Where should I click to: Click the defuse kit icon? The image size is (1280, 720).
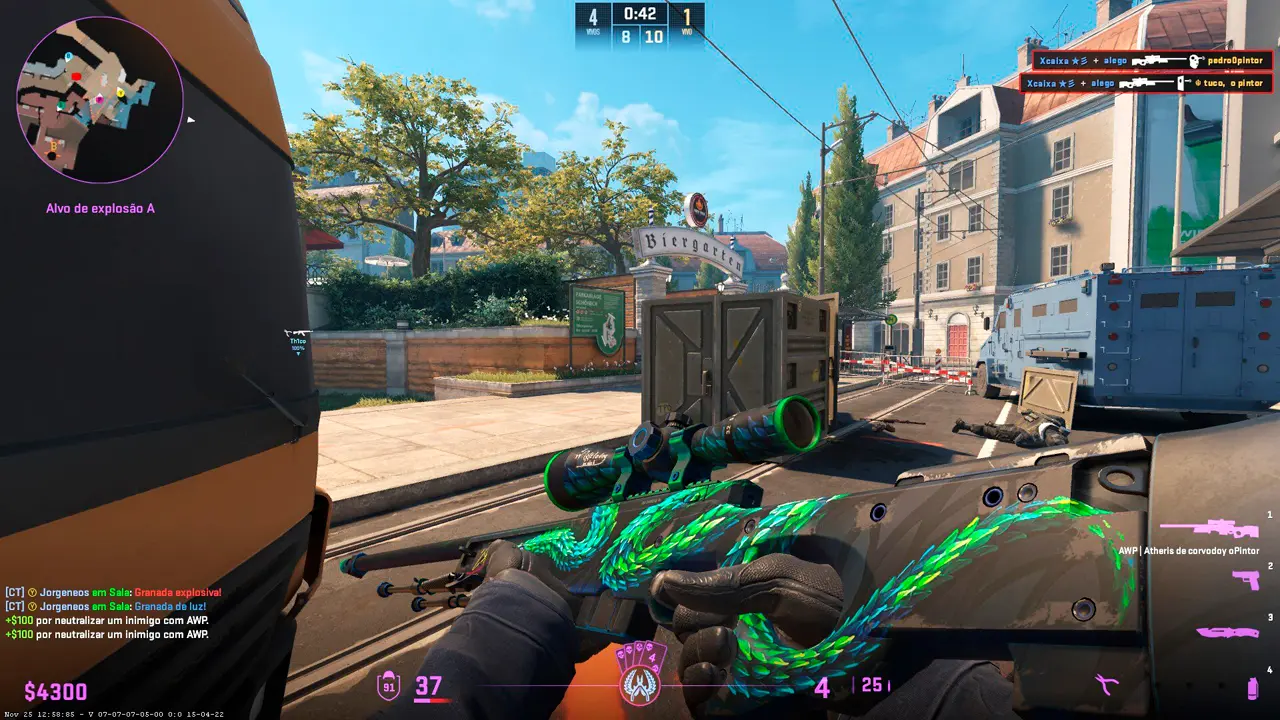(1106, 685)
